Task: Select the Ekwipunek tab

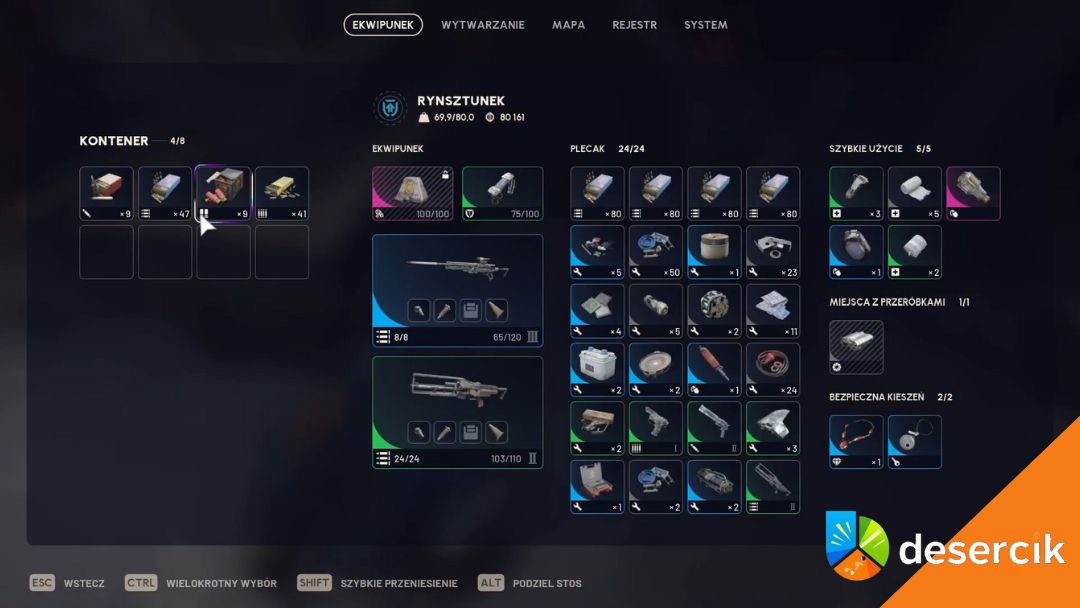Action: pos(383,25)
